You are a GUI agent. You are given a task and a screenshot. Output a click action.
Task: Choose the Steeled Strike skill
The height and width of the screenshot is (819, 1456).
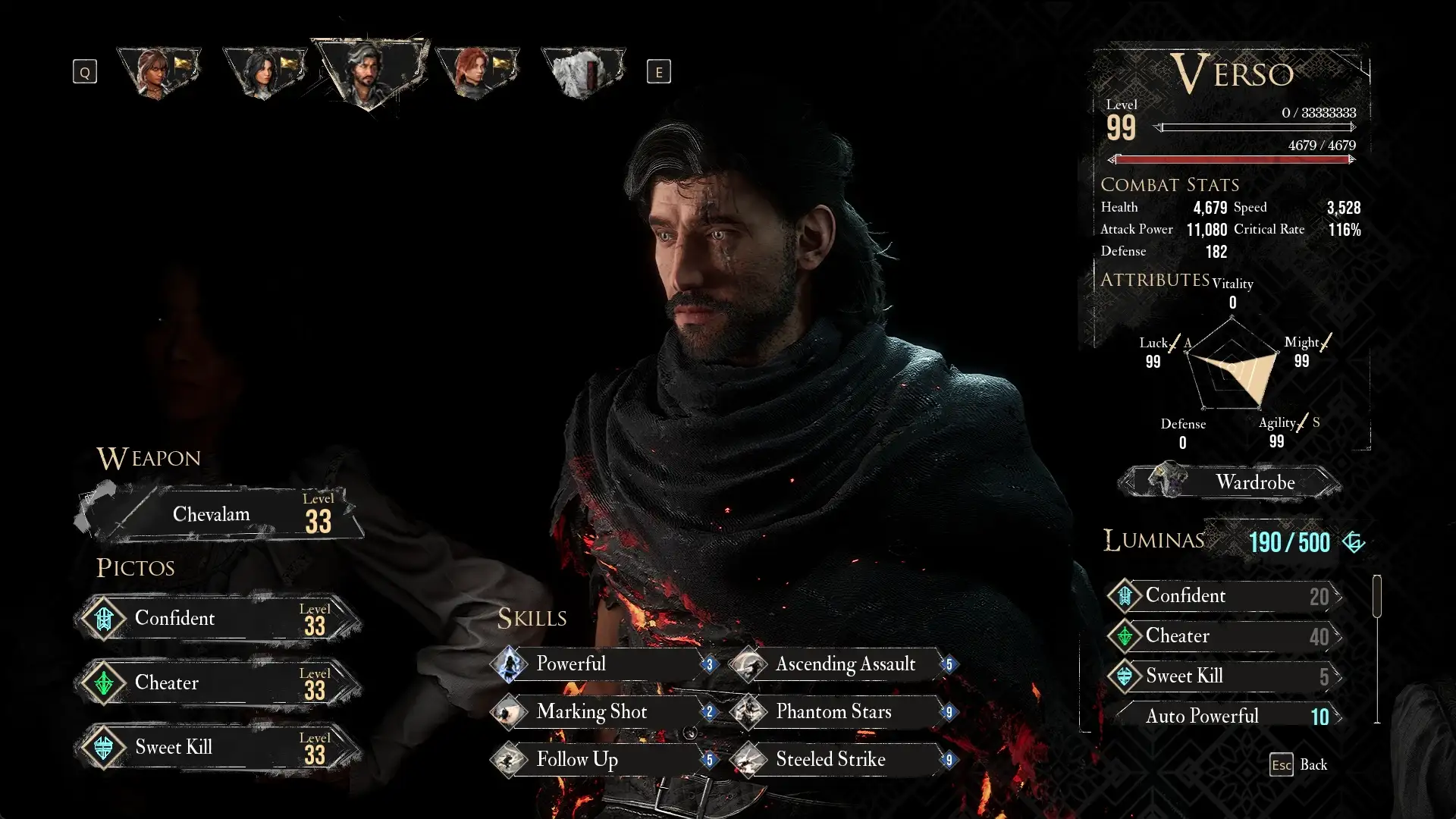[x=843, y=760]
